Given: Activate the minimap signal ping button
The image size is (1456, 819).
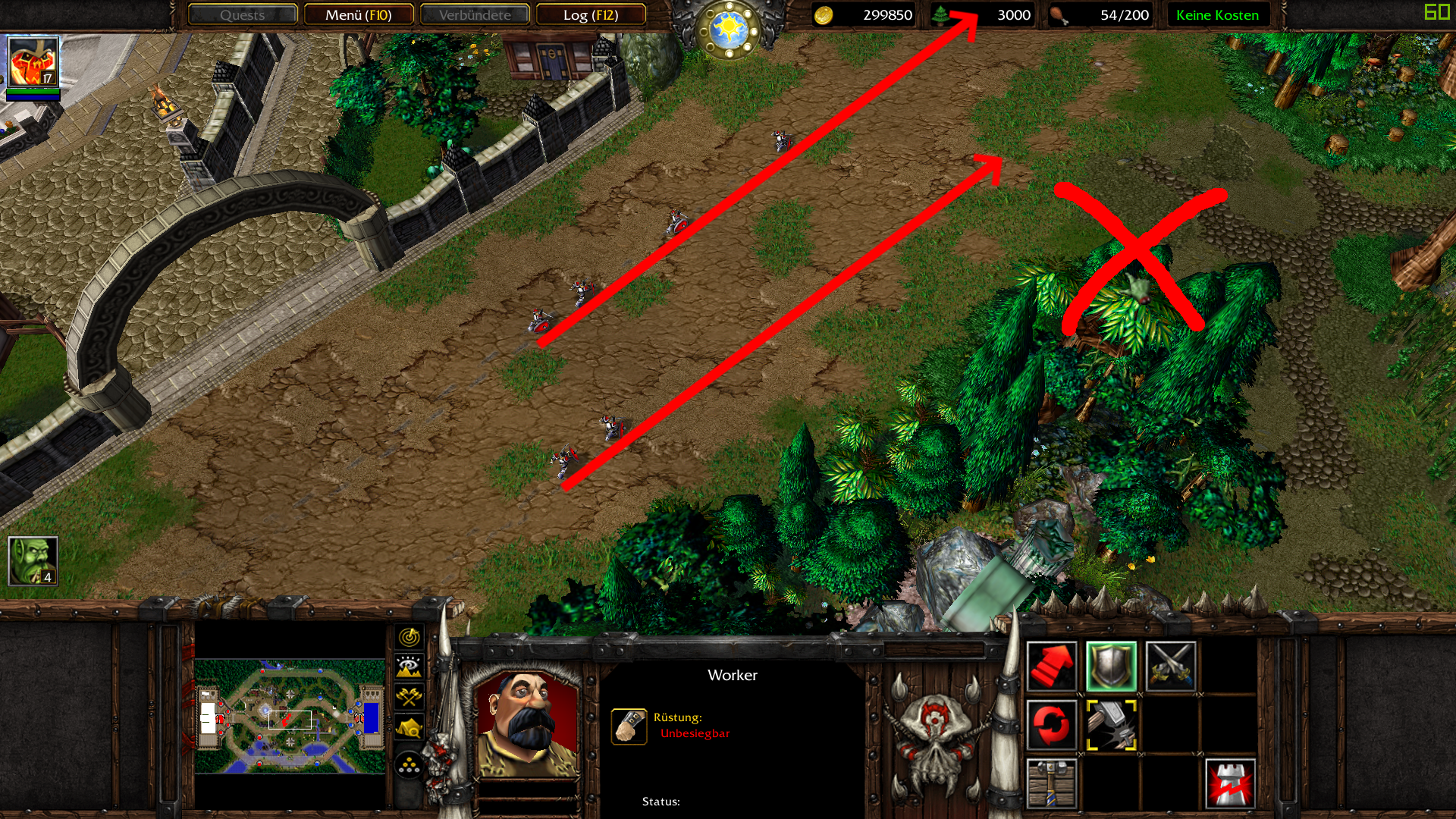Looking at the screenshot, I should pyautogui.click(x=409, y=637).
